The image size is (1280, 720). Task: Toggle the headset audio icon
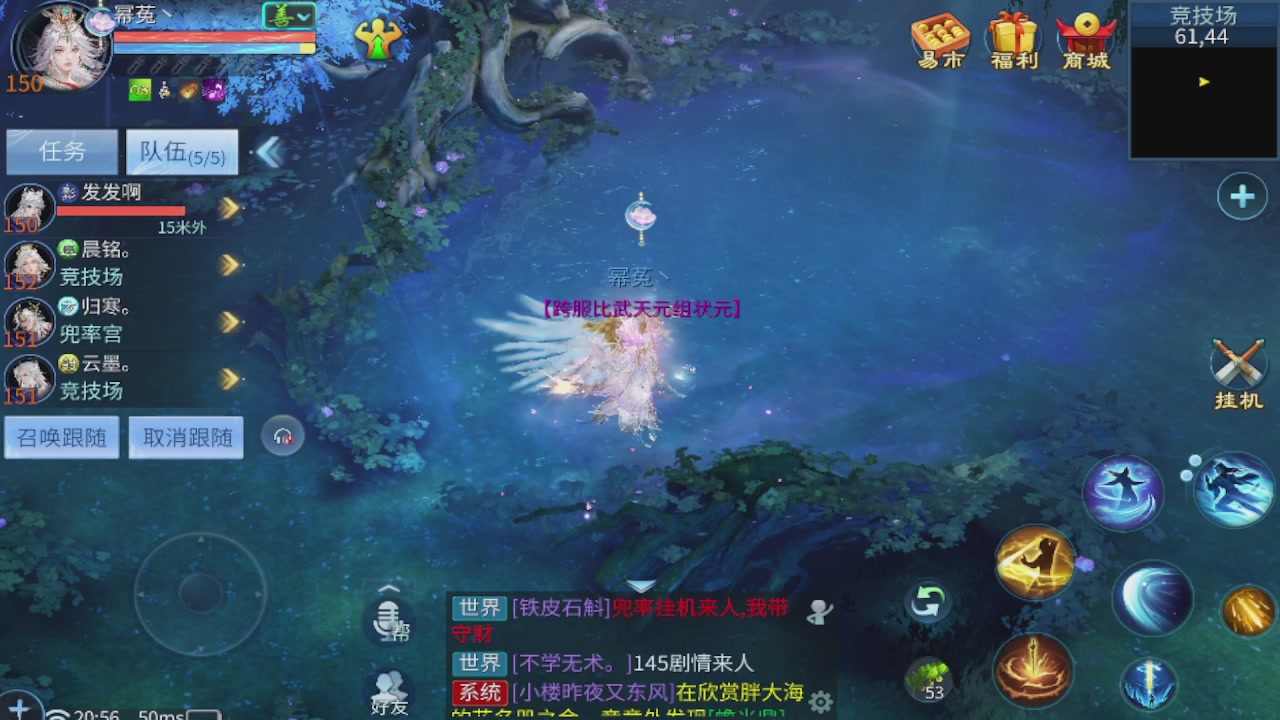click(284, 436)
